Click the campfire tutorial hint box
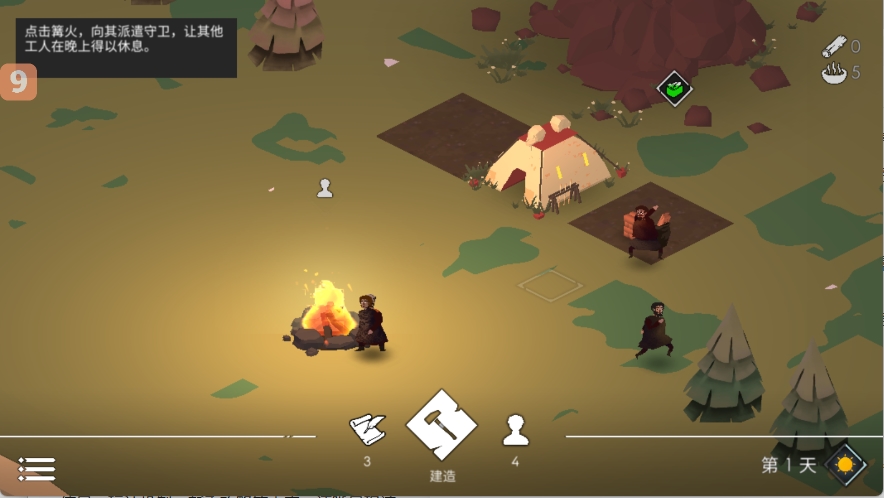The width and height of the screenshot is (884, 498). coord(126,40)
